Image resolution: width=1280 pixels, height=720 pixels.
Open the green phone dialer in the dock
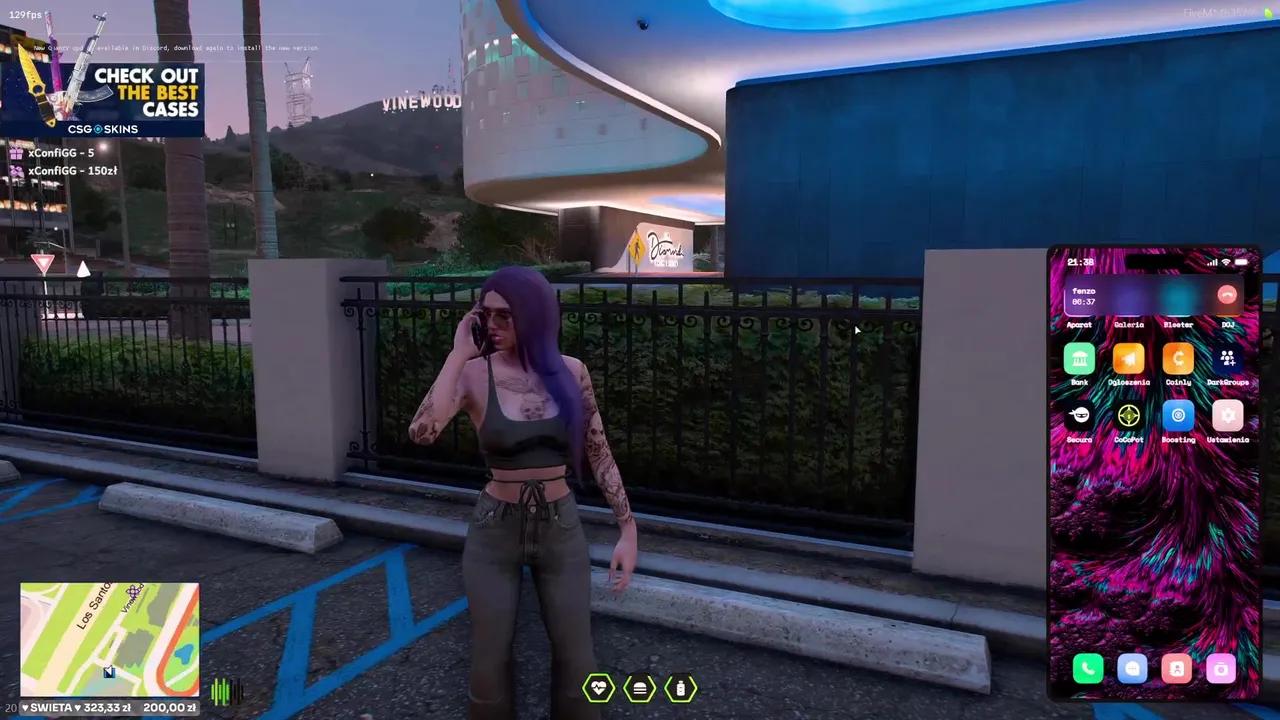pyautogui.click(x=1087, y=669)
